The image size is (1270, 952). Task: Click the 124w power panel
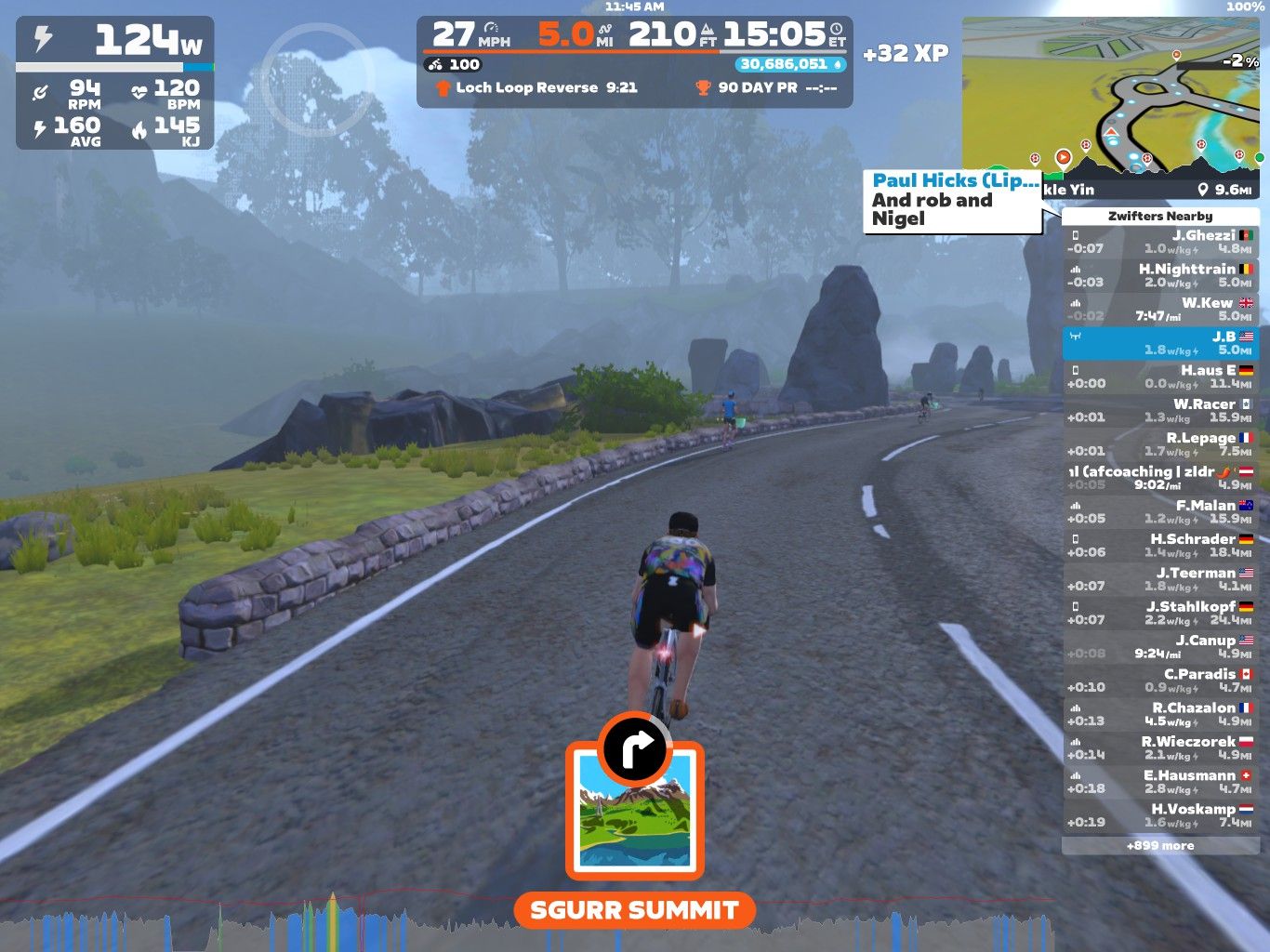115,82
